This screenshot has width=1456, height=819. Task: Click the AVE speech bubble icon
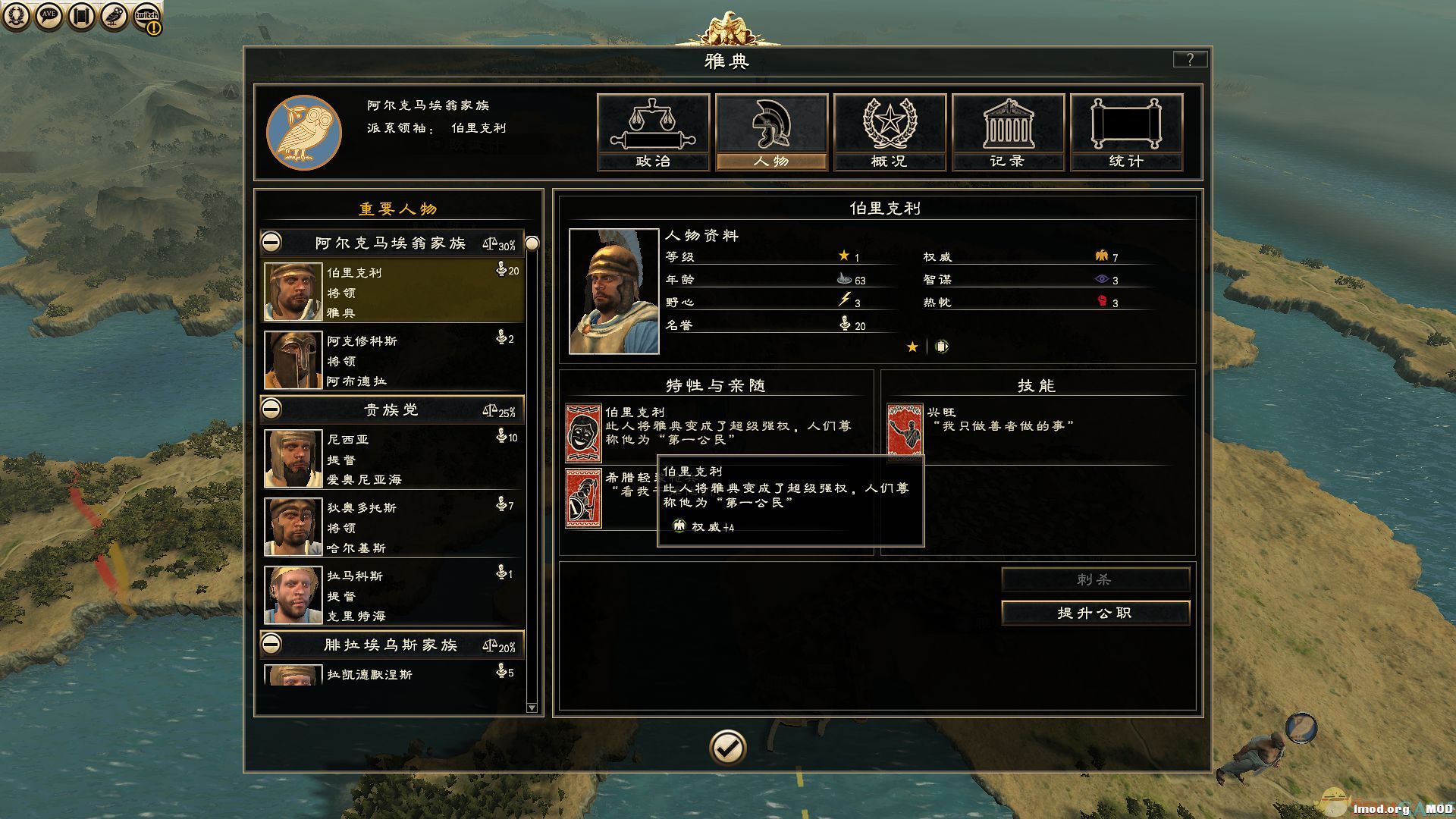coord(48,15)
